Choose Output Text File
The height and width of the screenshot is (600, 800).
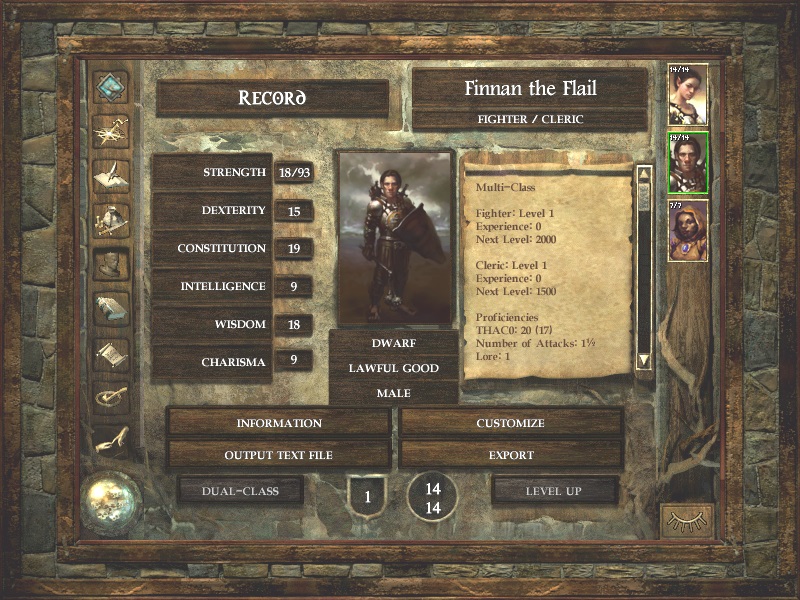coord(279,455)
